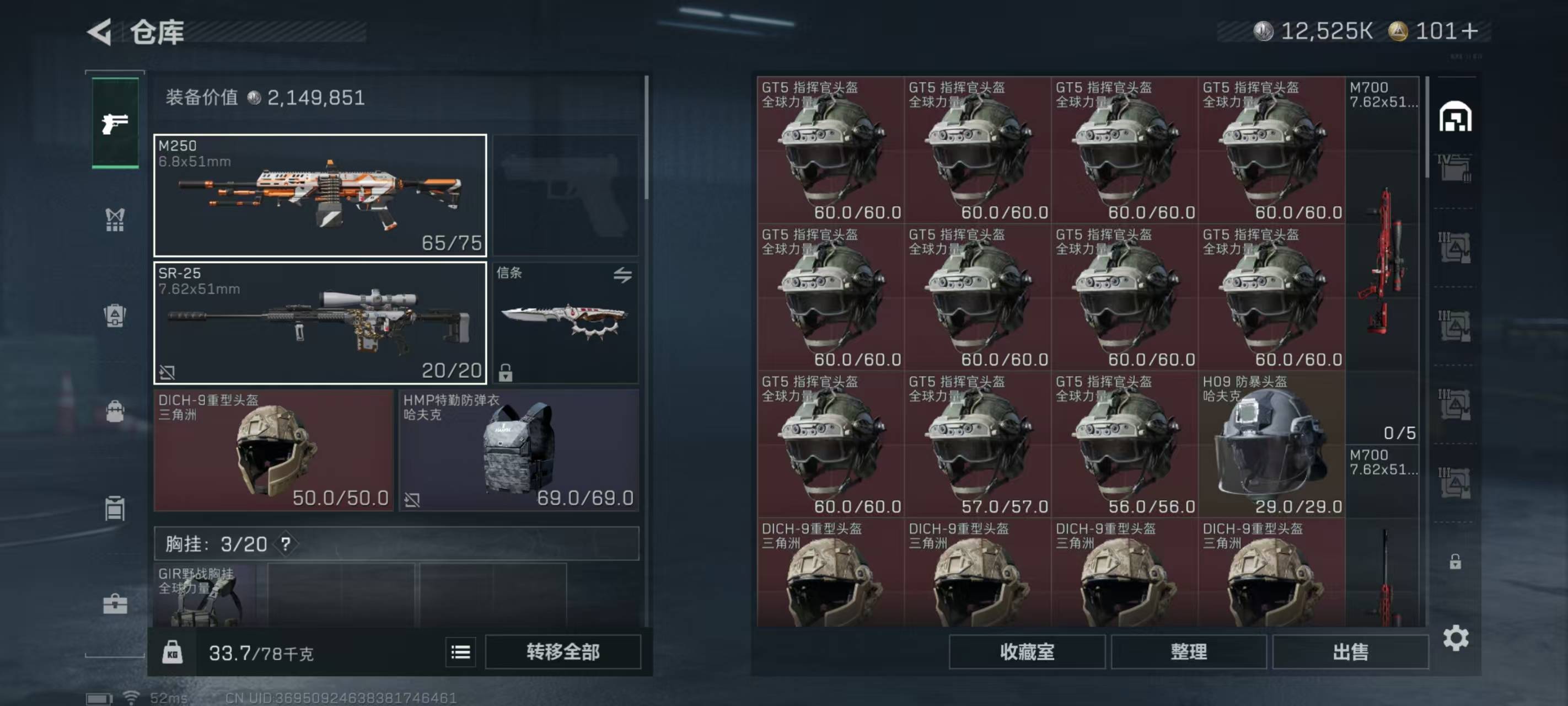1568x706 pixels.
Task: Select the GT5 helmet with 57.0/57.0 durability
Action: 978,445
